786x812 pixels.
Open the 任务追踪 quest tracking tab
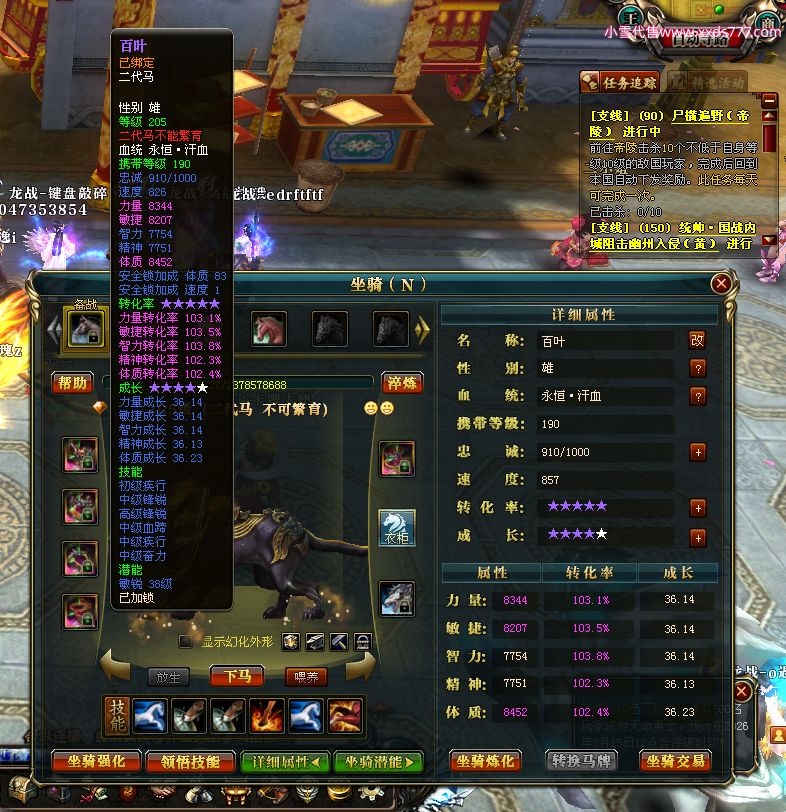click(620, 82)
